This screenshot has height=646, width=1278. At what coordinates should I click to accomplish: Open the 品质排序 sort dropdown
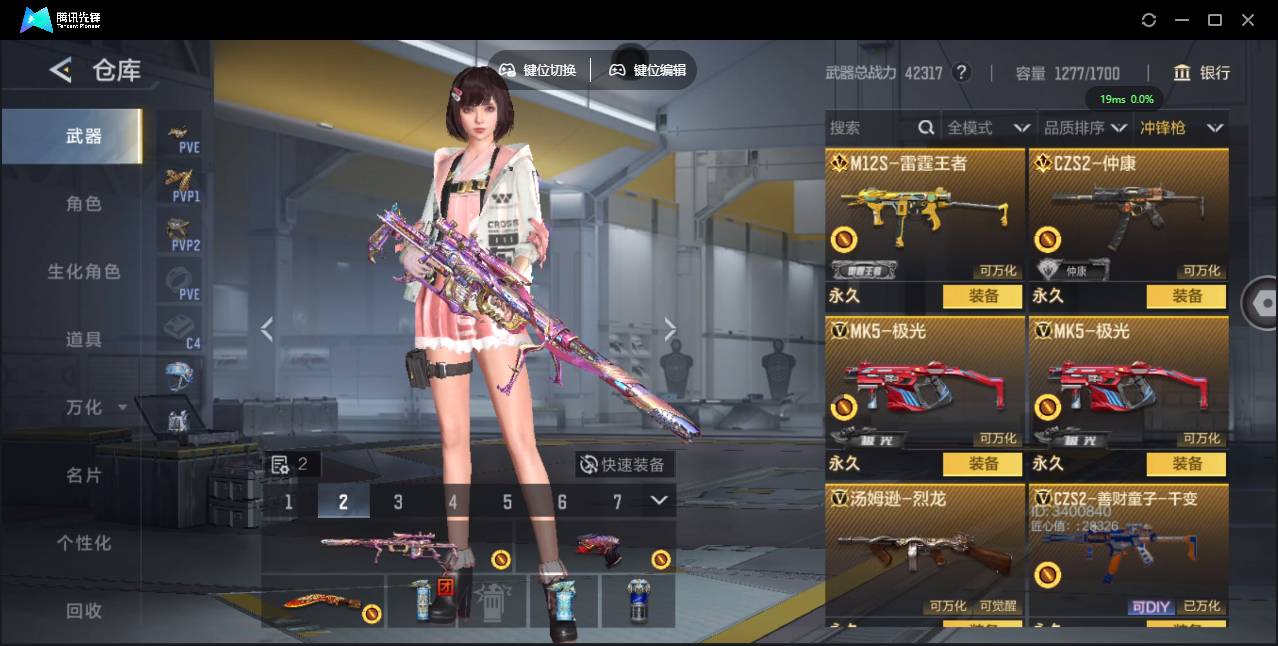click(1083, 128)
